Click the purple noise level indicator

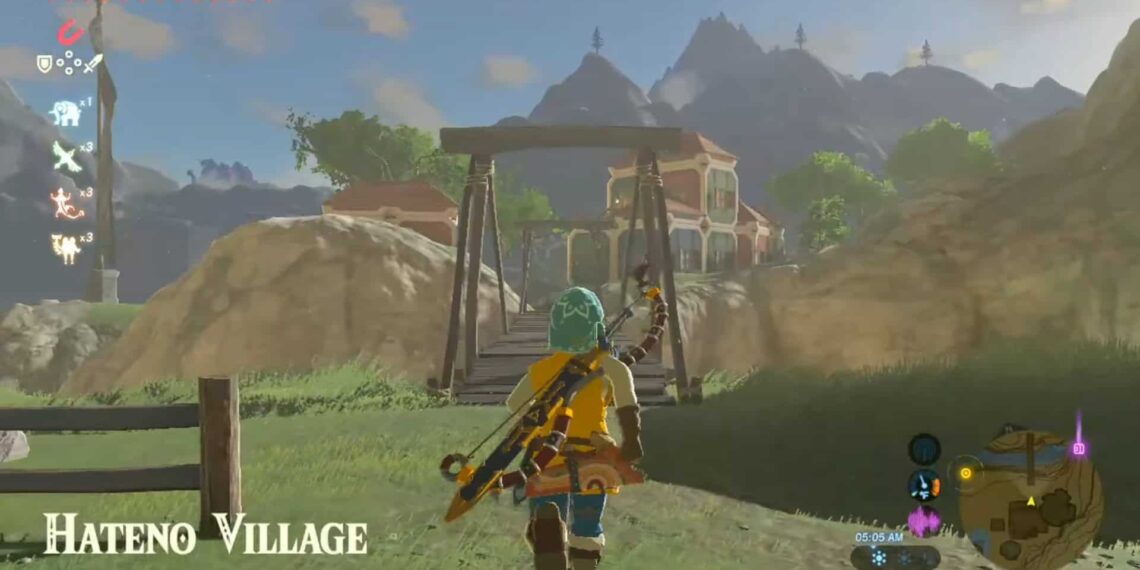(x=924, y=520)
